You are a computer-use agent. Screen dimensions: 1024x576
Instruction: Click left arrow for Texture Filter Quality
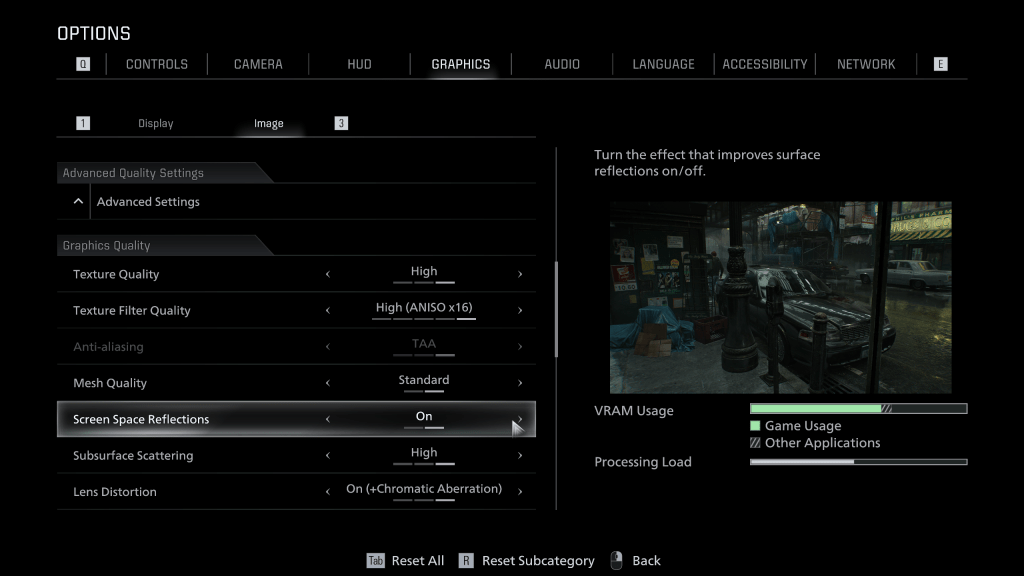pyautogui.click(x=328, y=311)
